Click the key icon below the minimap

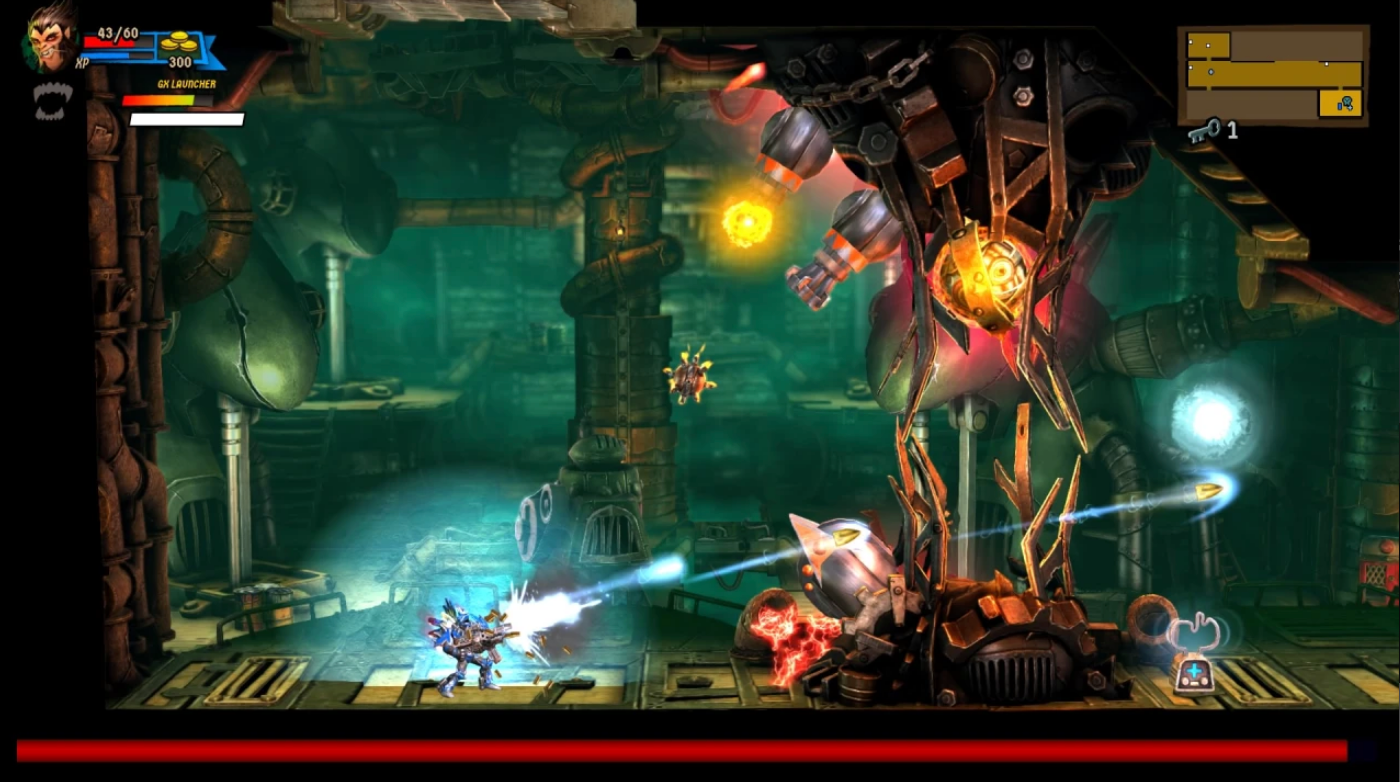point(1206,128)
